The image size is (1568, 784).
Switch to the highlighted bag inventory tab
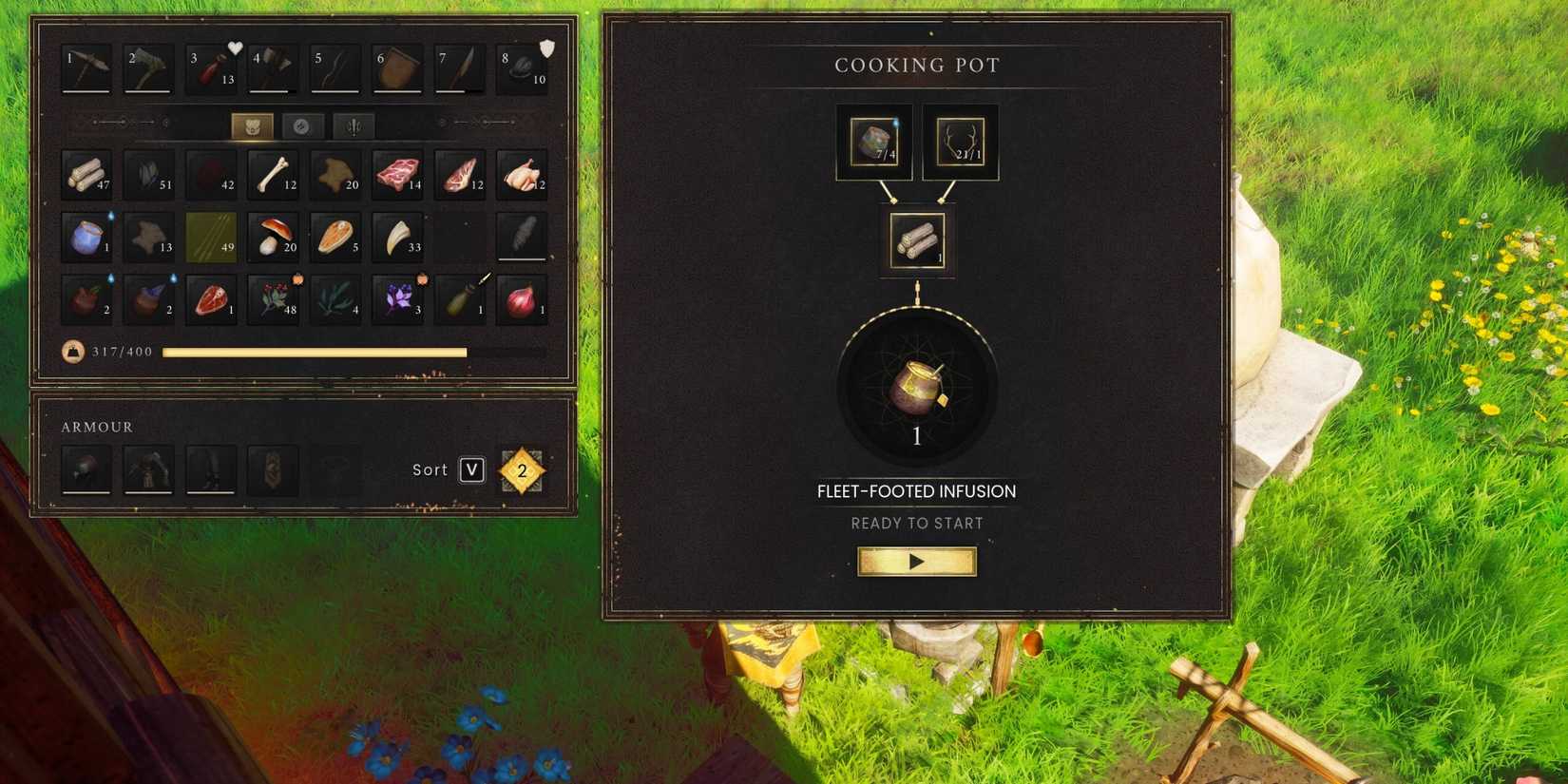point(251,124)
